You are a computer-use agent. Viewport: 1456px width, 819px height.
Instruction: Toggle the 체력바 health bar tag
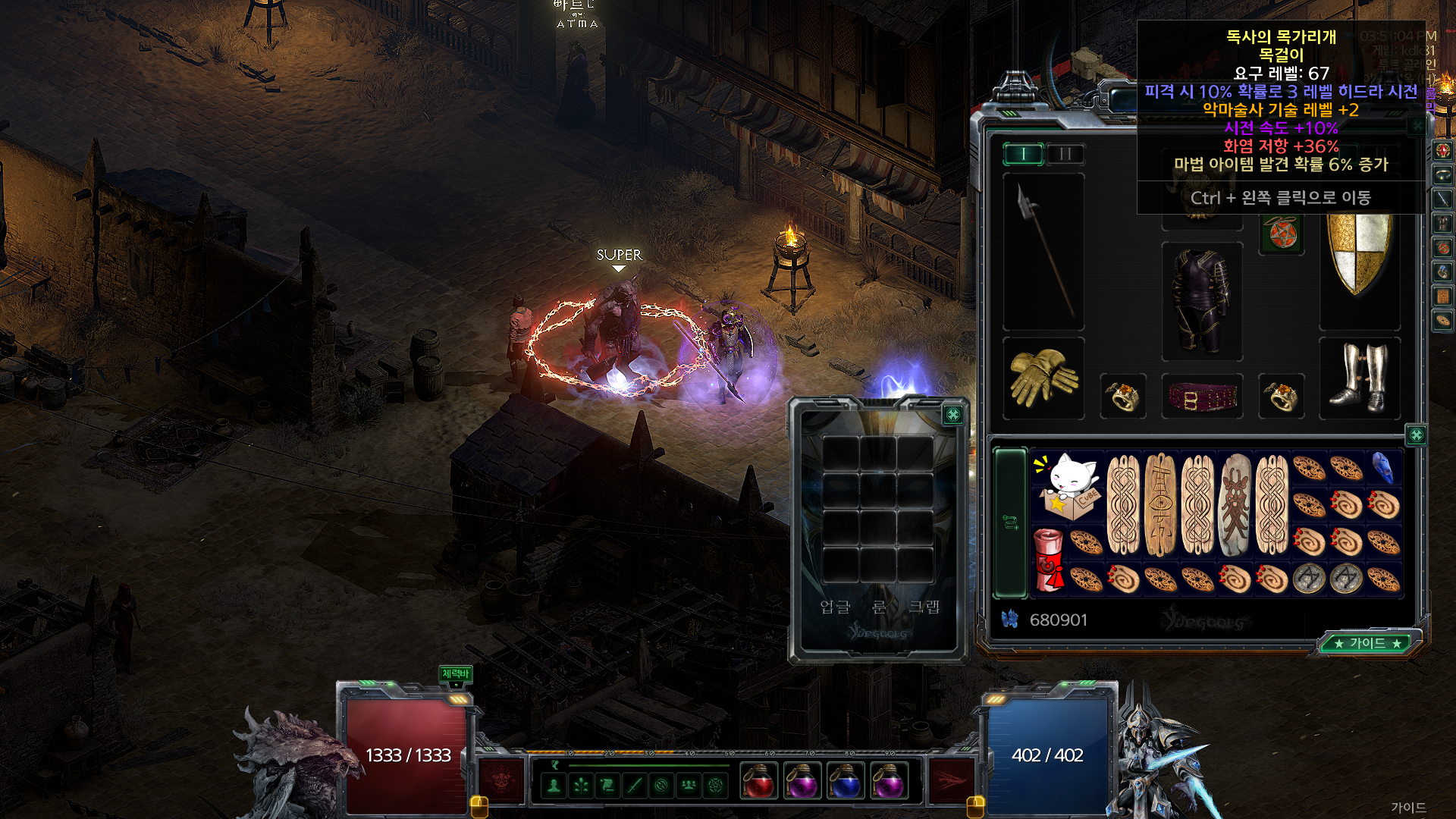455,673
